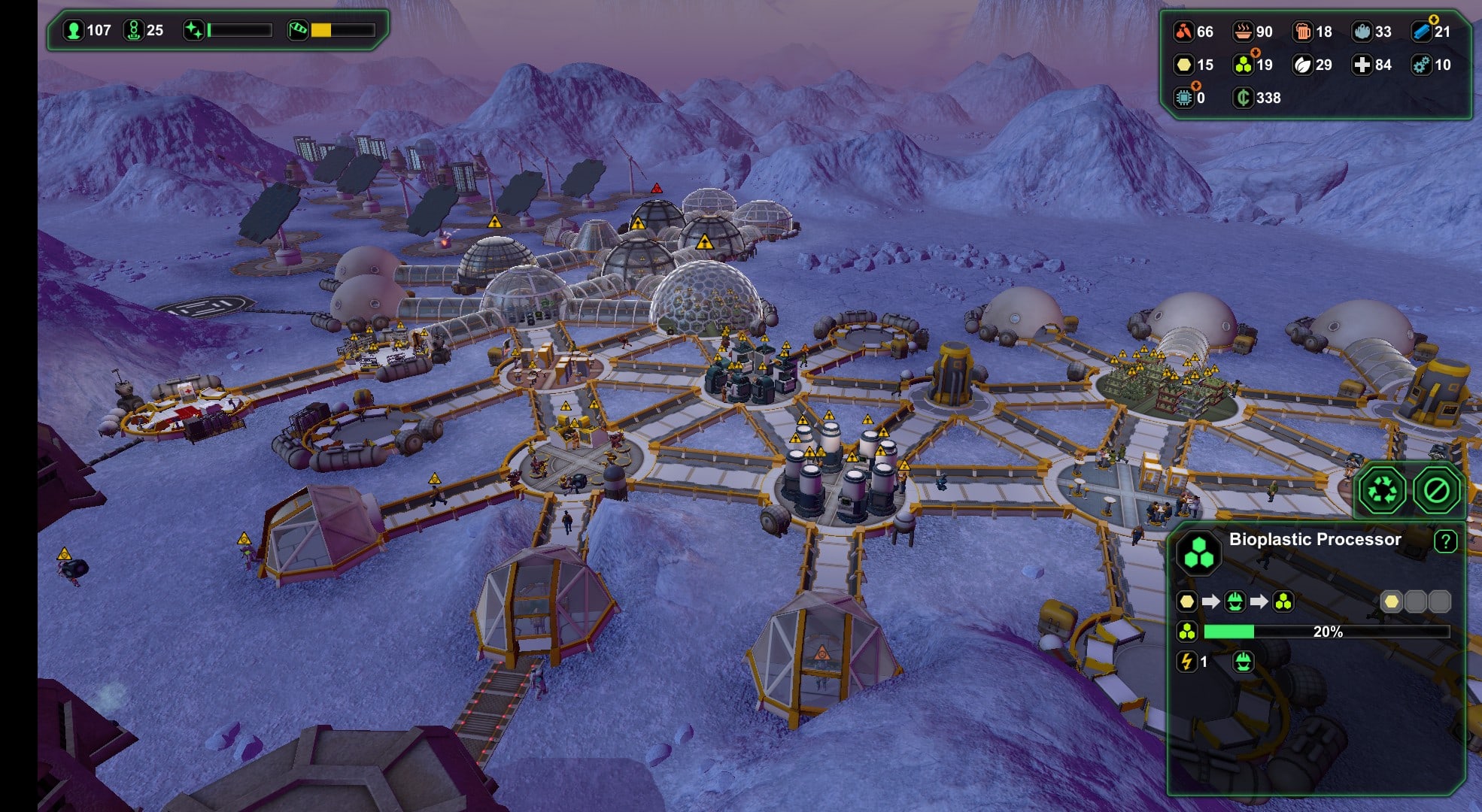Open help for the Bioplastic Processor
The width and height of the screenshot is (1482, 812).
[x=1445, y=541]
